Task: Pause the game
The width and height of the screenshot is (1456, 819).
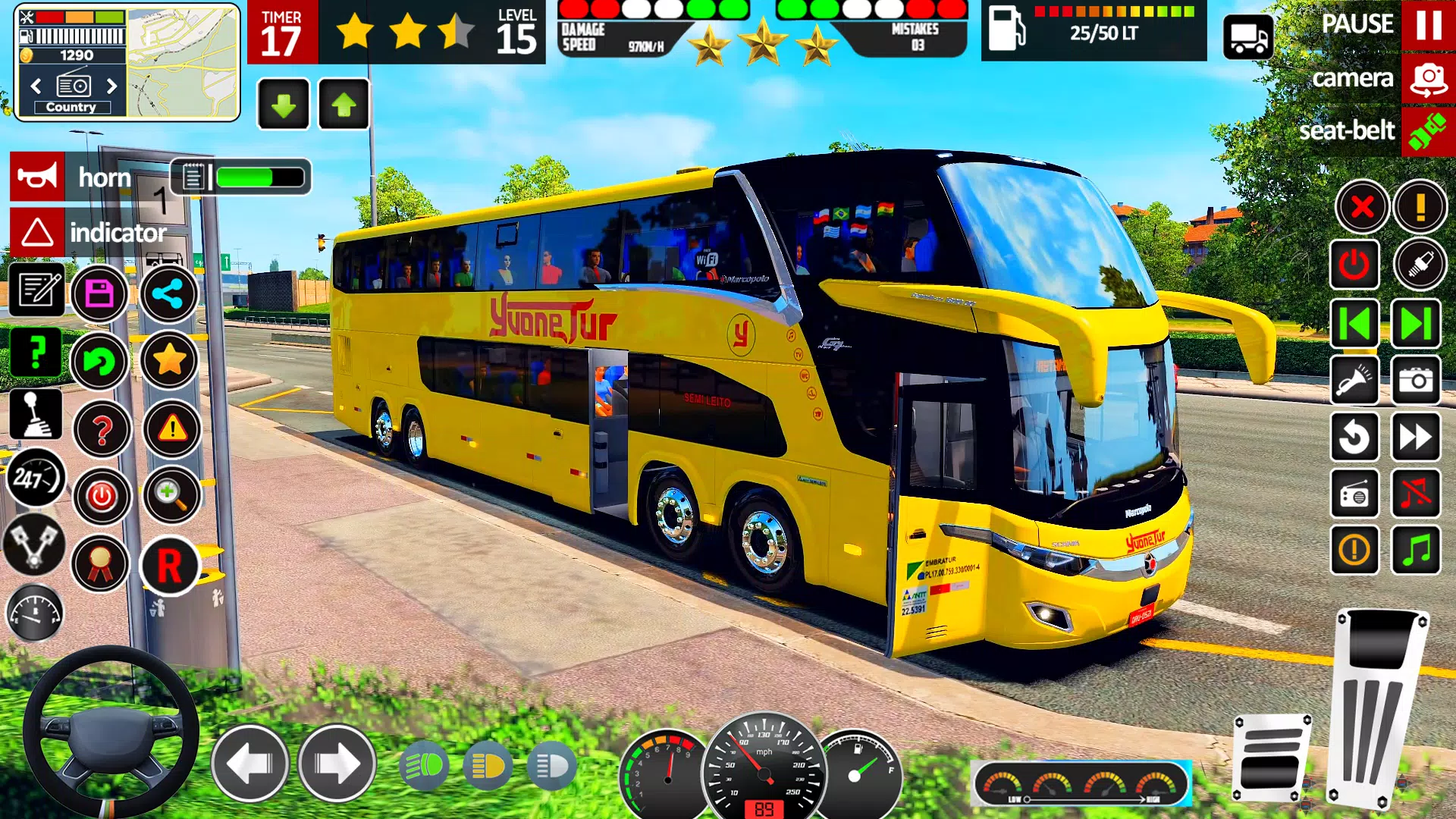Action: click(x=1428, y=25)
